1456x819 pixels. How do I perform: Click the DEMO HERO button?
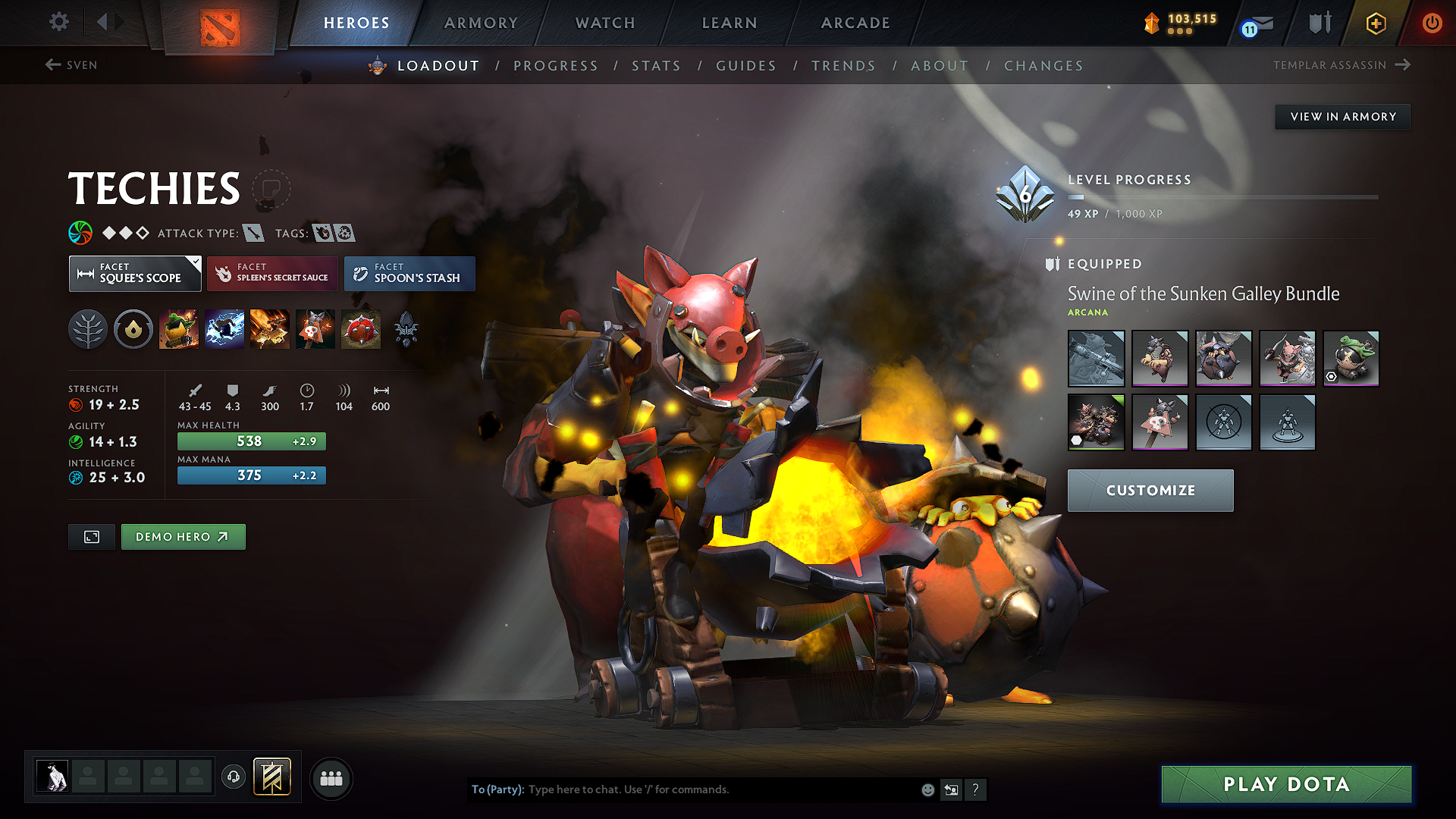click(183, 536)
